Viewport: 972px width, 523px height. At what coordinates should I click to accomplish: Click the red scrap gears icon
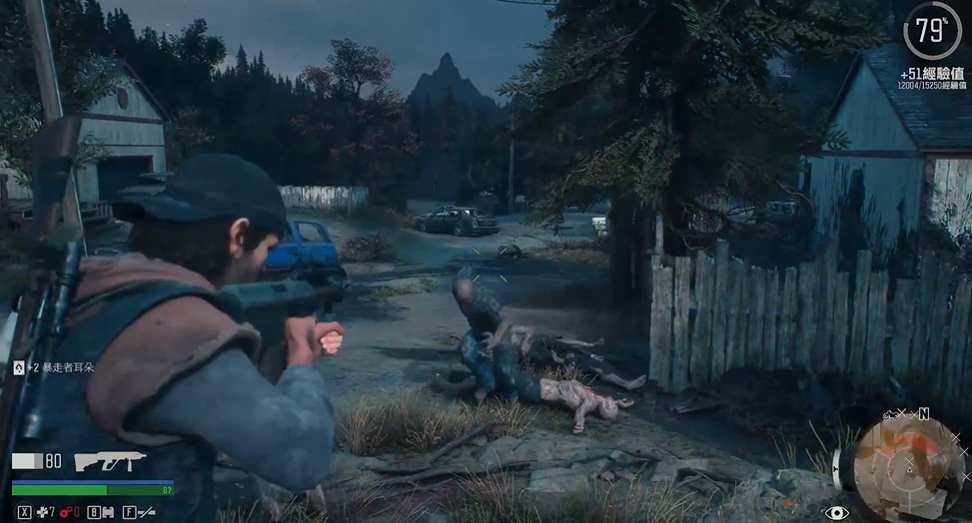pos(64,513)
